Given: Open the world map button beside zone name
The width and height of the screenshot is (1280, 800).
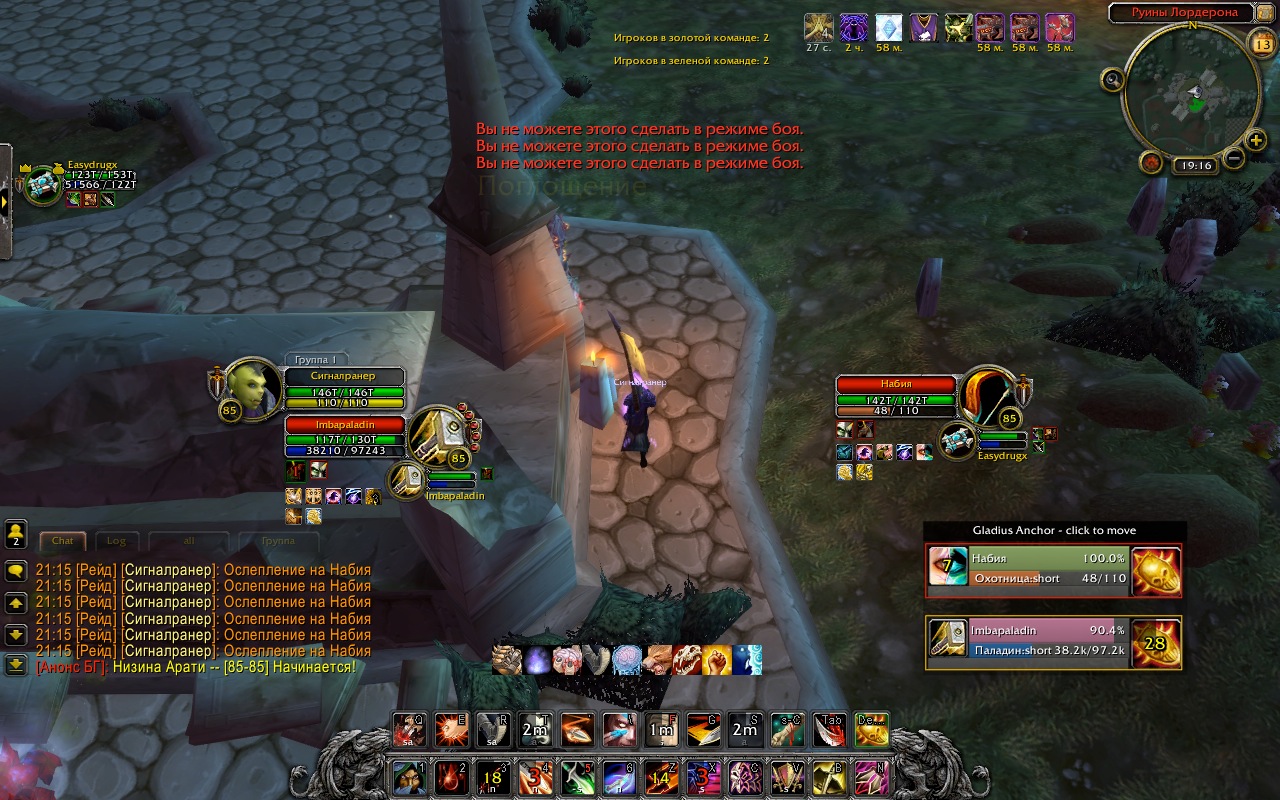Looking at the screenshot, I should [1264, 12].
